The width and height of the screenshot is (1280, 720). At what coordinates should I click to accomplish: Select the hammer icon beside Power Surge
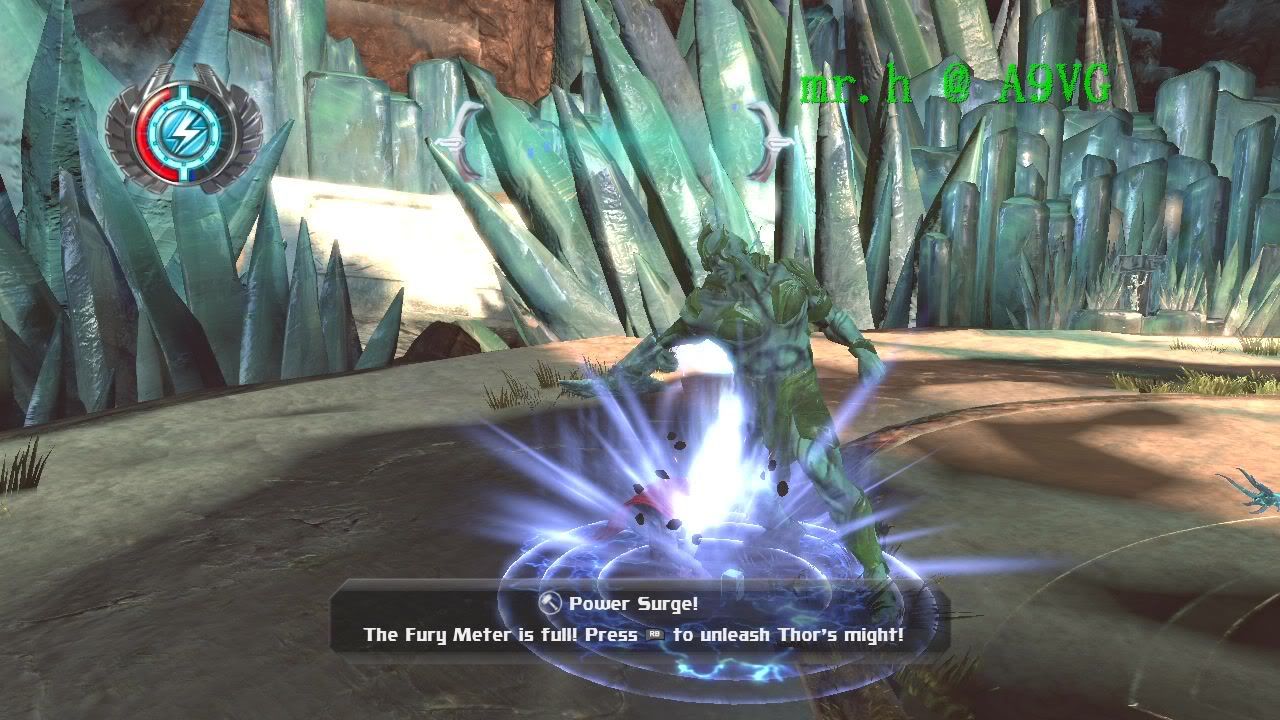tap(550, 603)
